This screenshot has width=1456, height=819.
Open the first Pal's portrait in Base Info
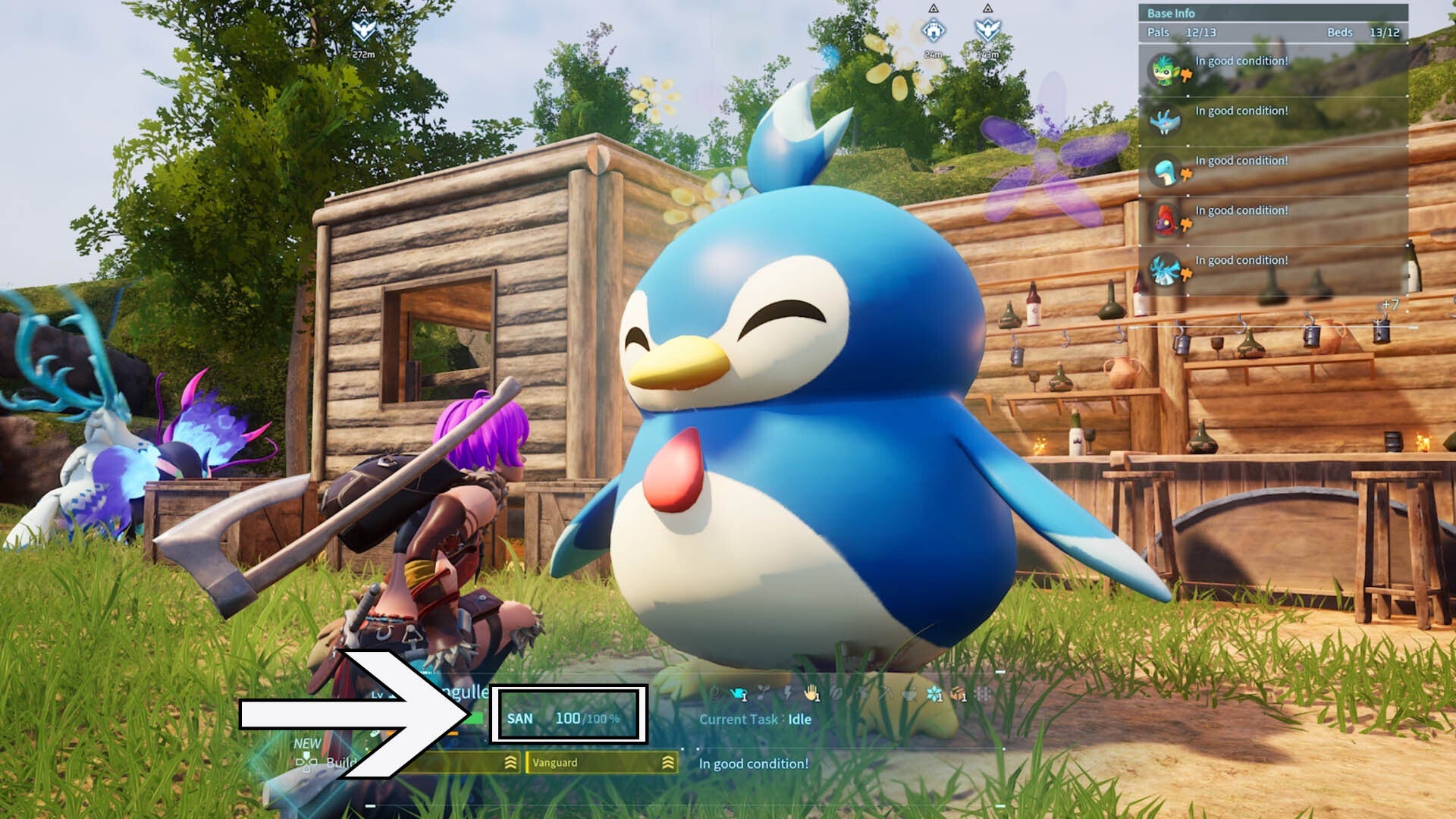coord(1164,71)
